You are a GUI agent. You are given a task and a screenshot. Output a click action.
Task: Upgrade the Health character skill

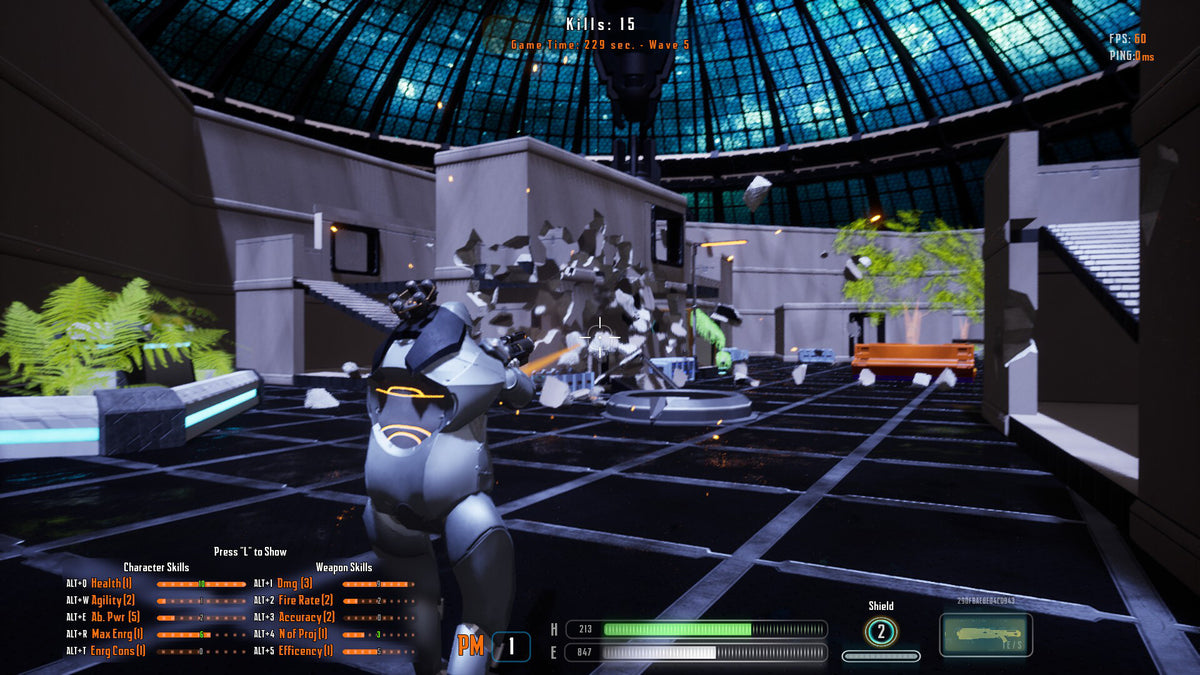111,583
